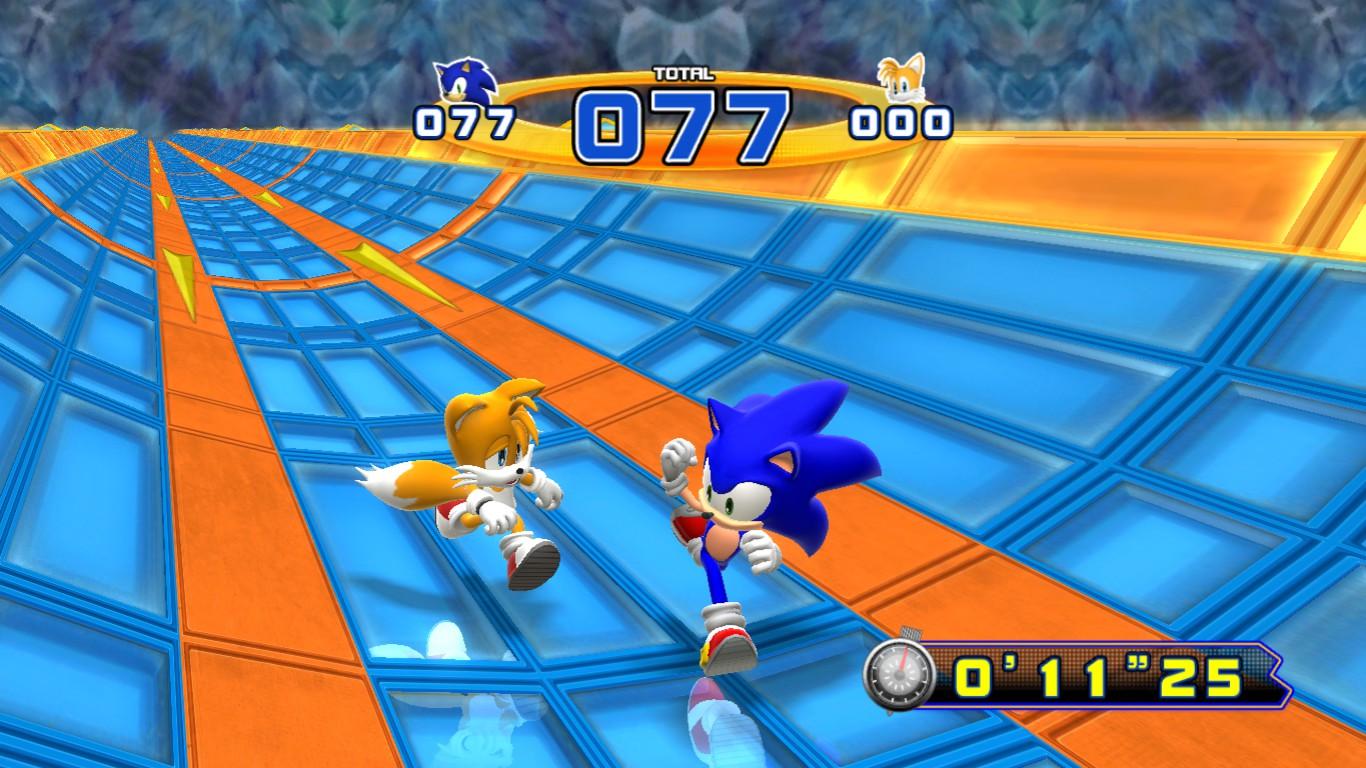Select Tails' head icon in the HUD
Screen dimensions: 1366x768
tap(901, 78)
